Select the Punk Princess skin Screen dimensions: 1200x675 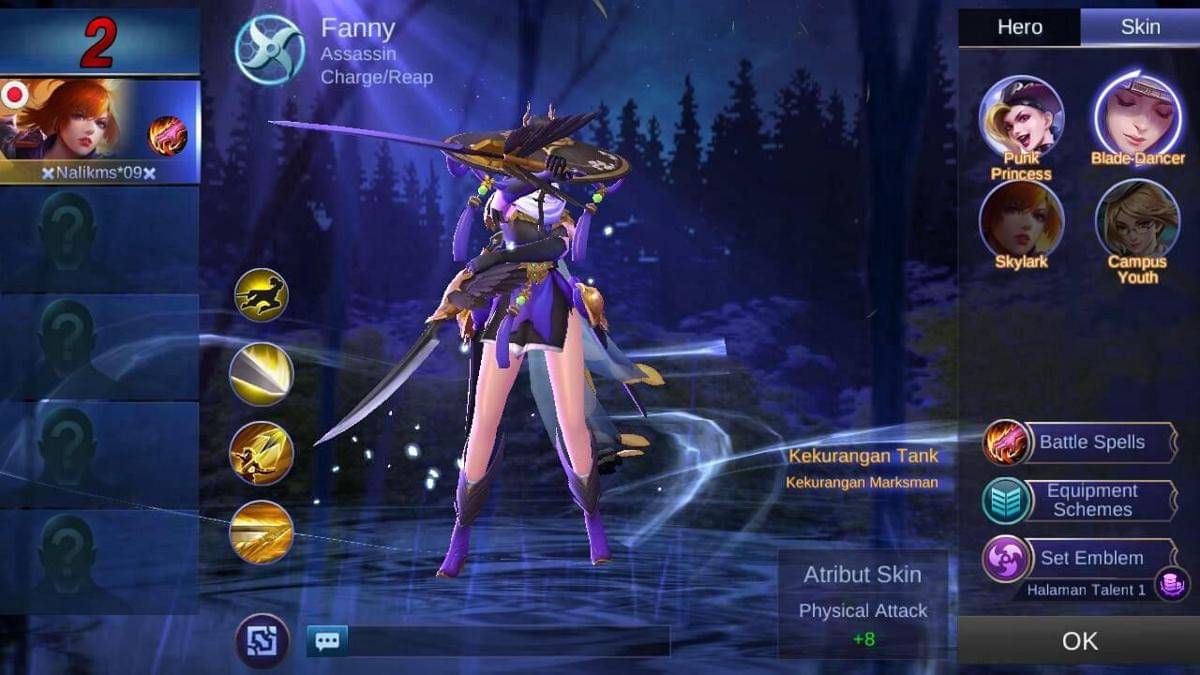point(1021,117)
